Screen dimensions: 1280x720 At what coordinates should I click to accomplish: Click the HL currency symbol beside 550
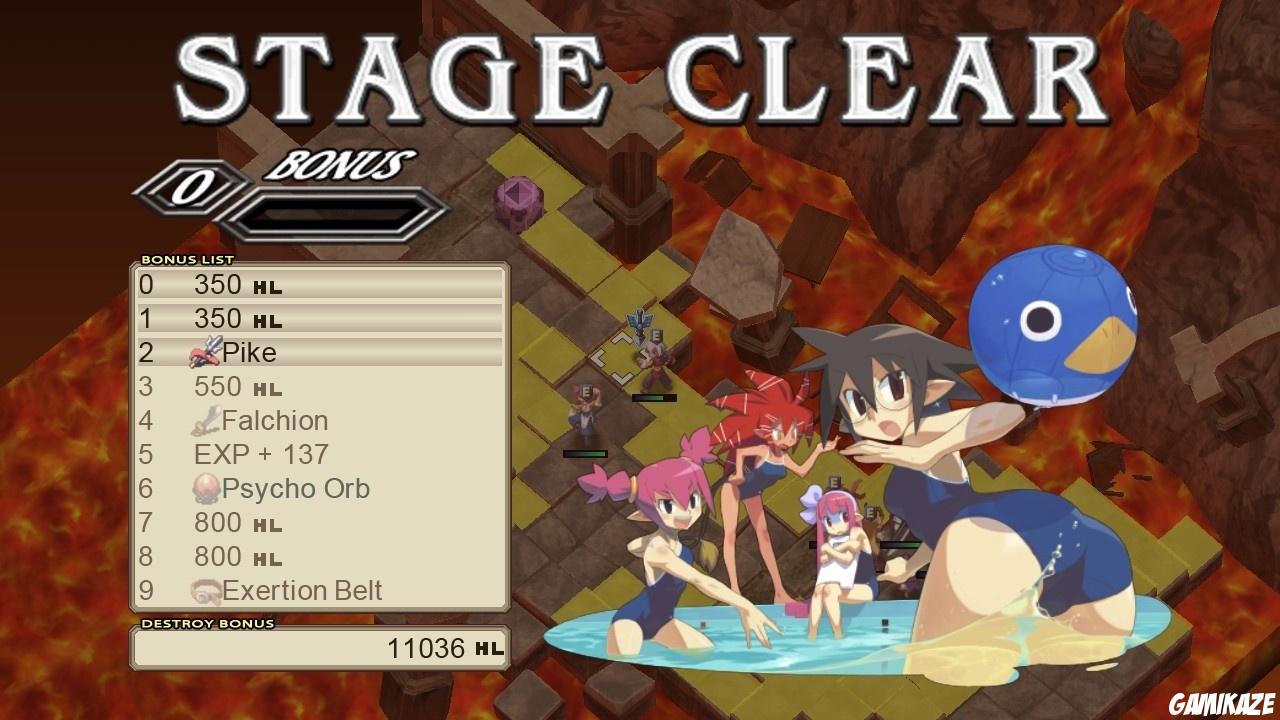coord(268,388)
